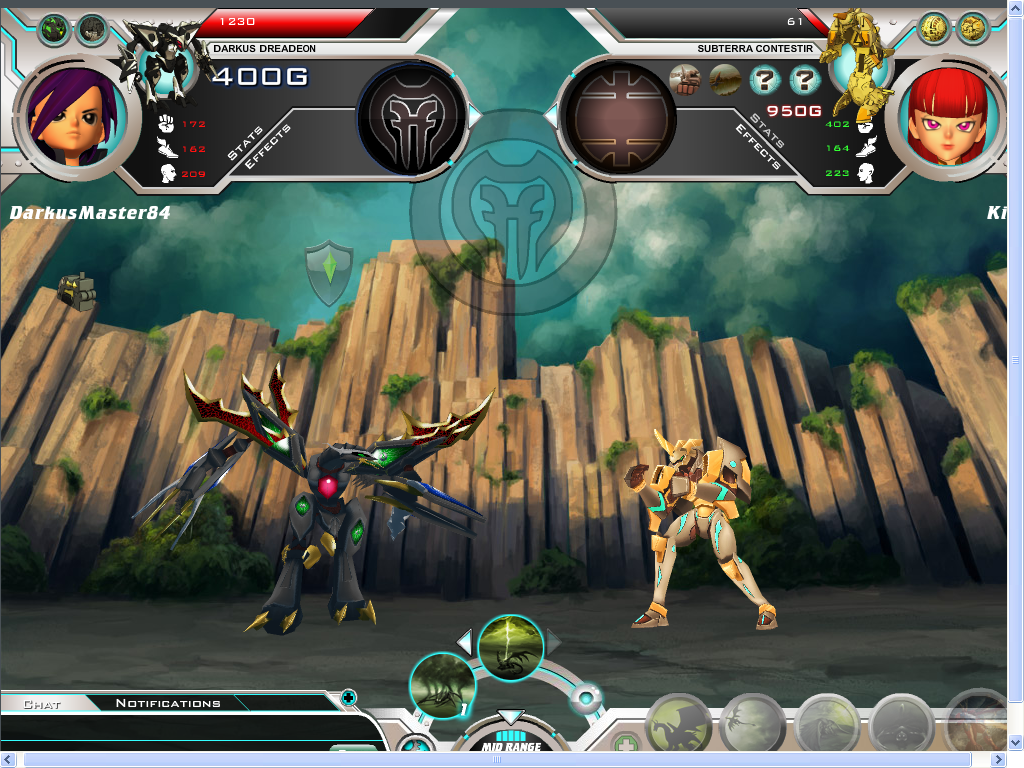The width and height of the screenshot is (1024, 768).
Task: Switch to the Chat tab
Action: (x=42, y=704)
